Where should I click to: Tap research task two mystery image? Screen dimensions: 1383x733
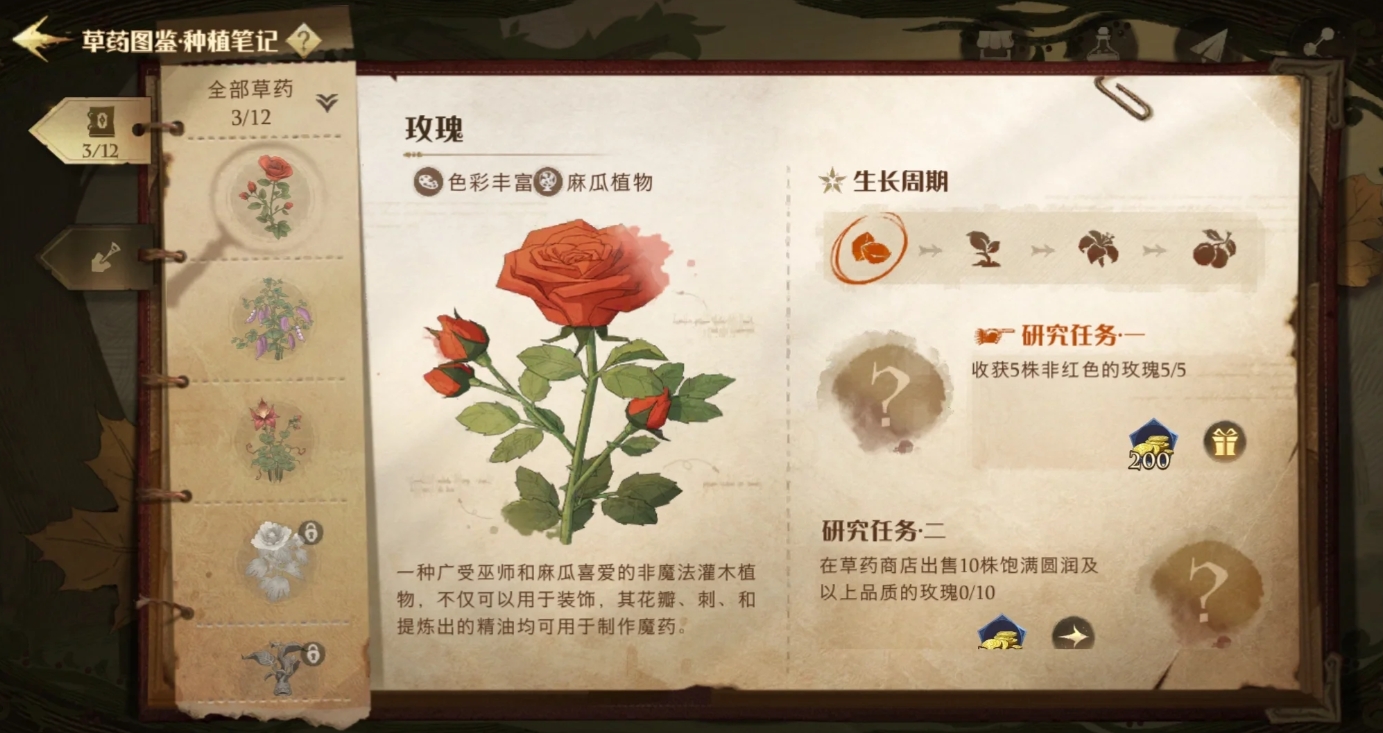1206,590
